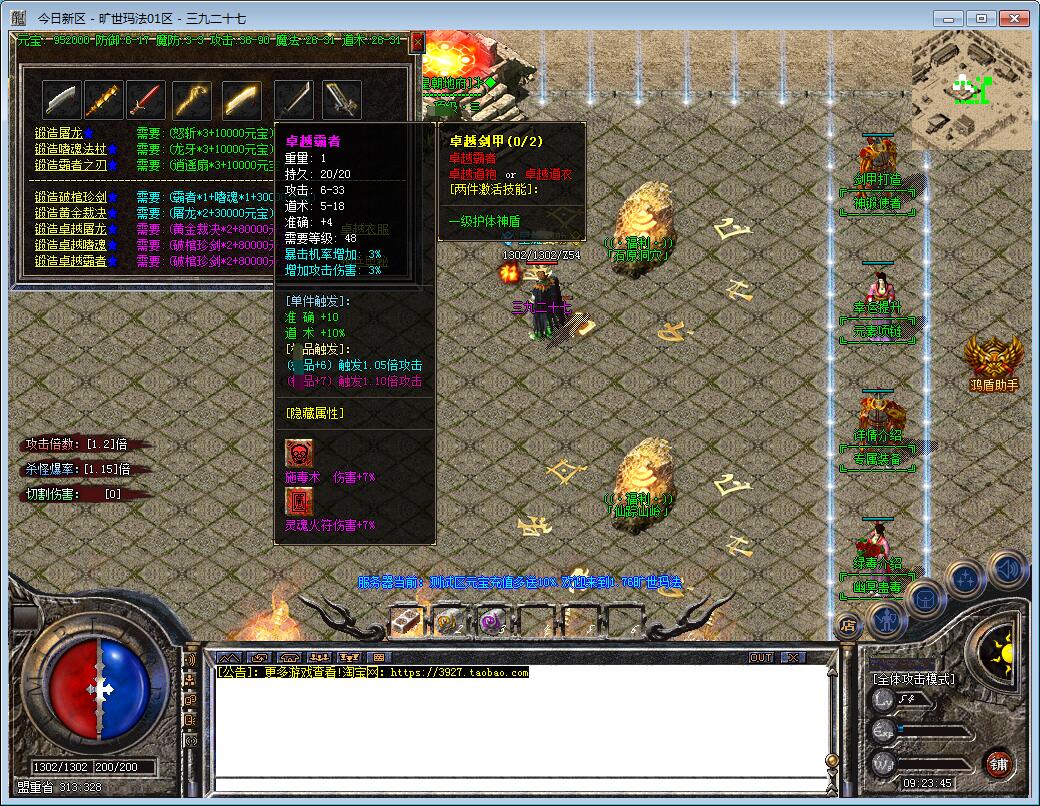
Task: Select the red sword weapon icon
Action: tap(146, 100)
